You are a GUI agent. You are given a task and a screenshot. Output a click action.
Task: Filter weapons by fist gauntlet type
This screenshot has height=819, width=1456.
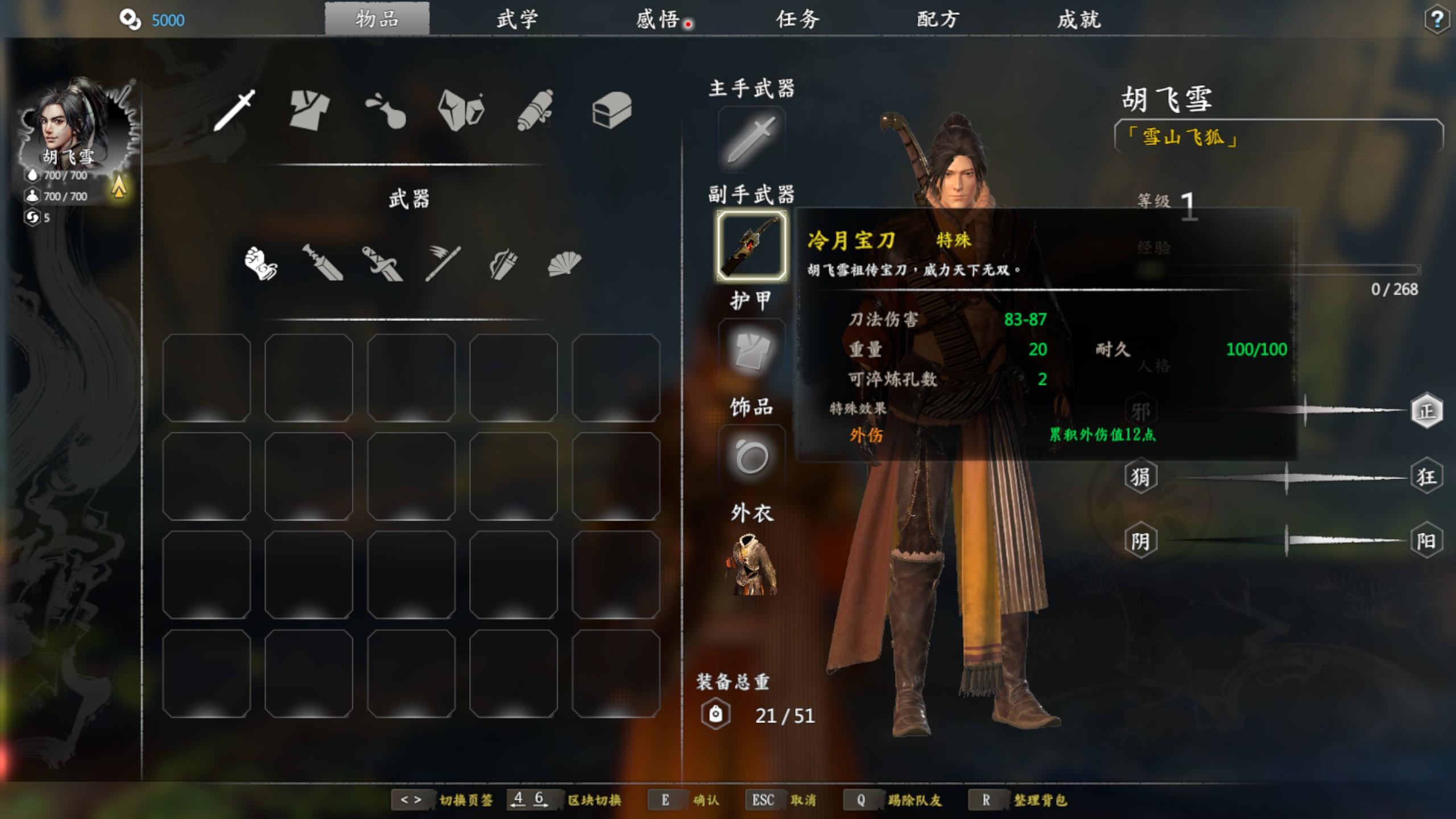coord(260,263)
